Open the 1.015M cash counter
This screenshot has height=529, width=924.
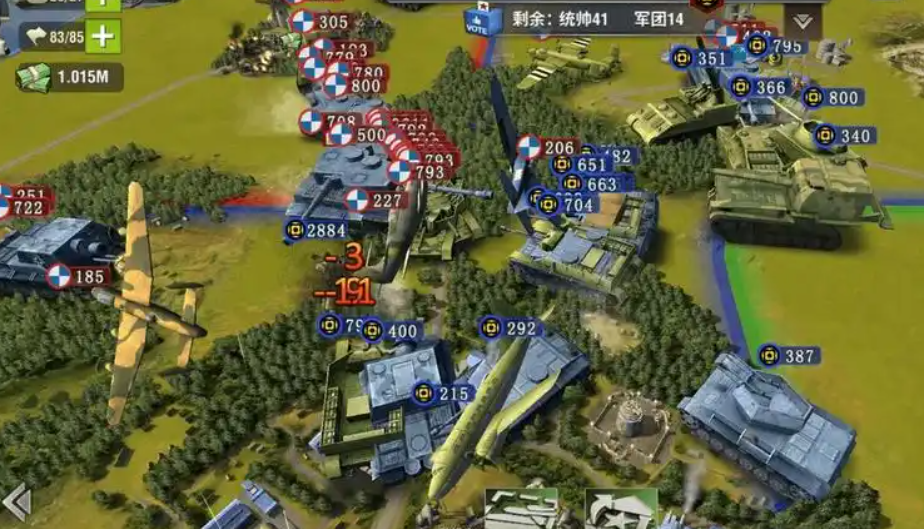[68, 77]
